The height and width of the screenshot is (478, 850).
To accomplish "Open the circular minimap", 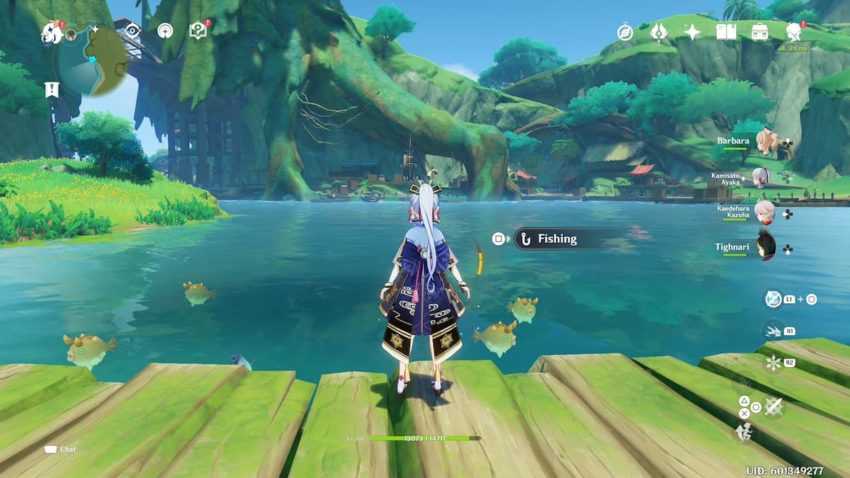I will (x=92, y=56).
